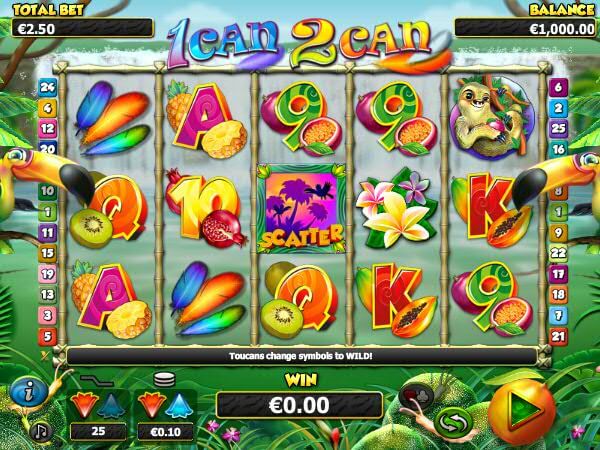Toggle the music note sound button
The height and width of the screenshot is (450, 600).
pos(42,429)
